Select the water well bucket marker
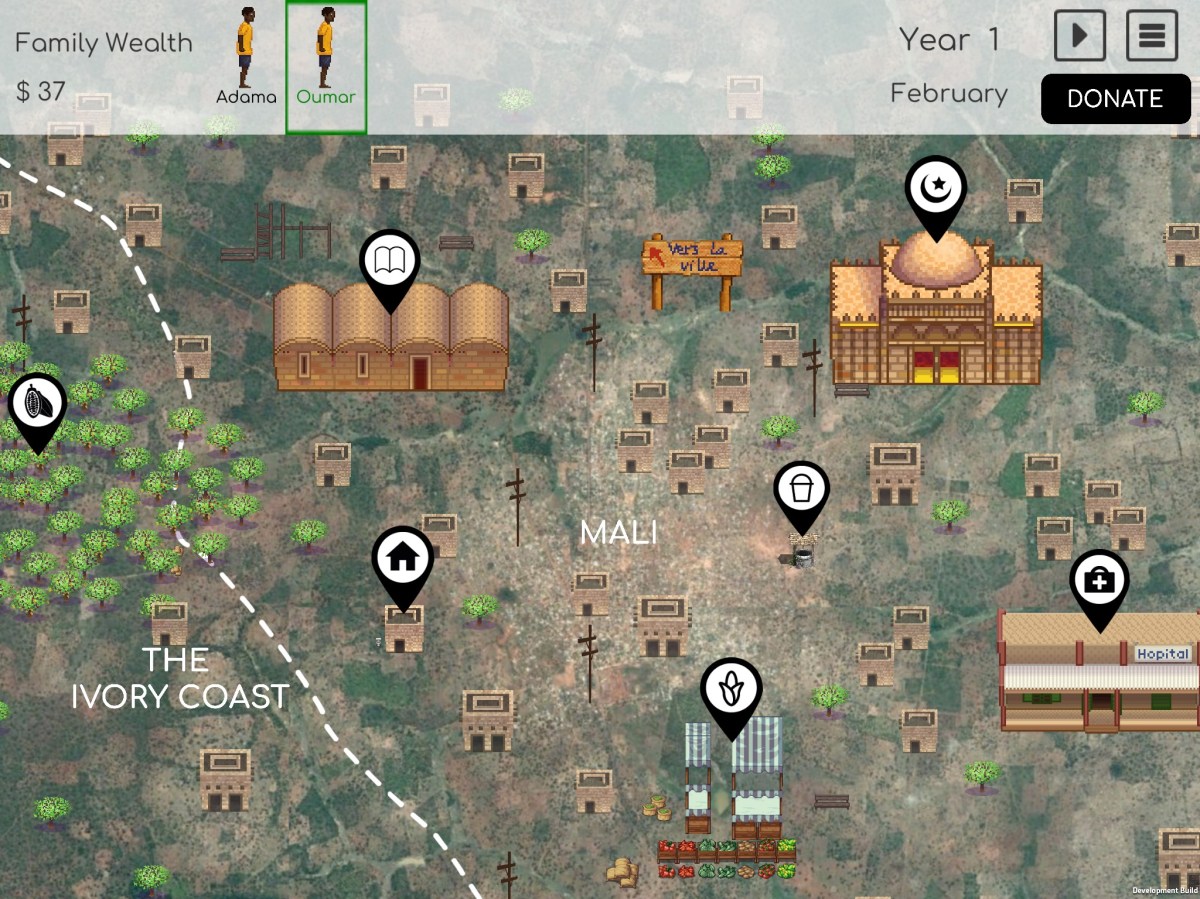Viewport: 1200px width, 899px height. 801,492
